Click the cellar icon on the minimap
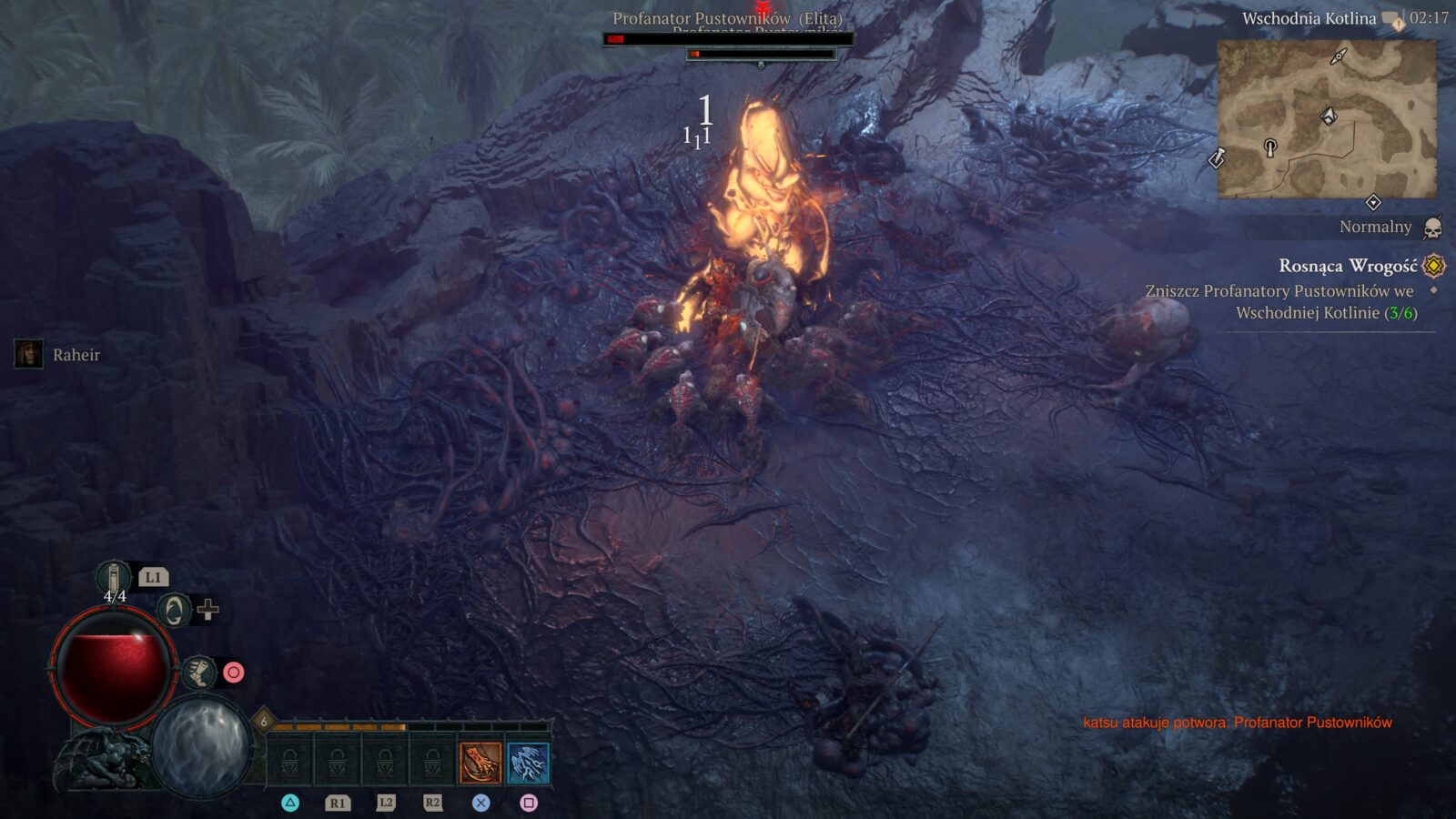The height and width of the screenshot is (819, 1456). (x=1270, y=147)
